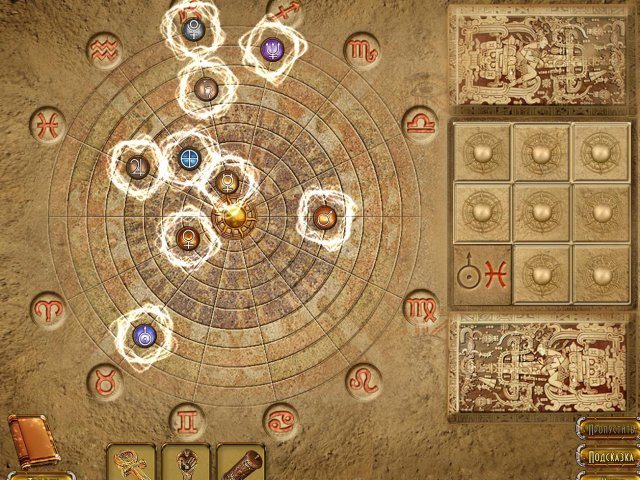Choose the Libra zodiac sign socket
This screenshot has height=480, width=640.
coord(419,122)
